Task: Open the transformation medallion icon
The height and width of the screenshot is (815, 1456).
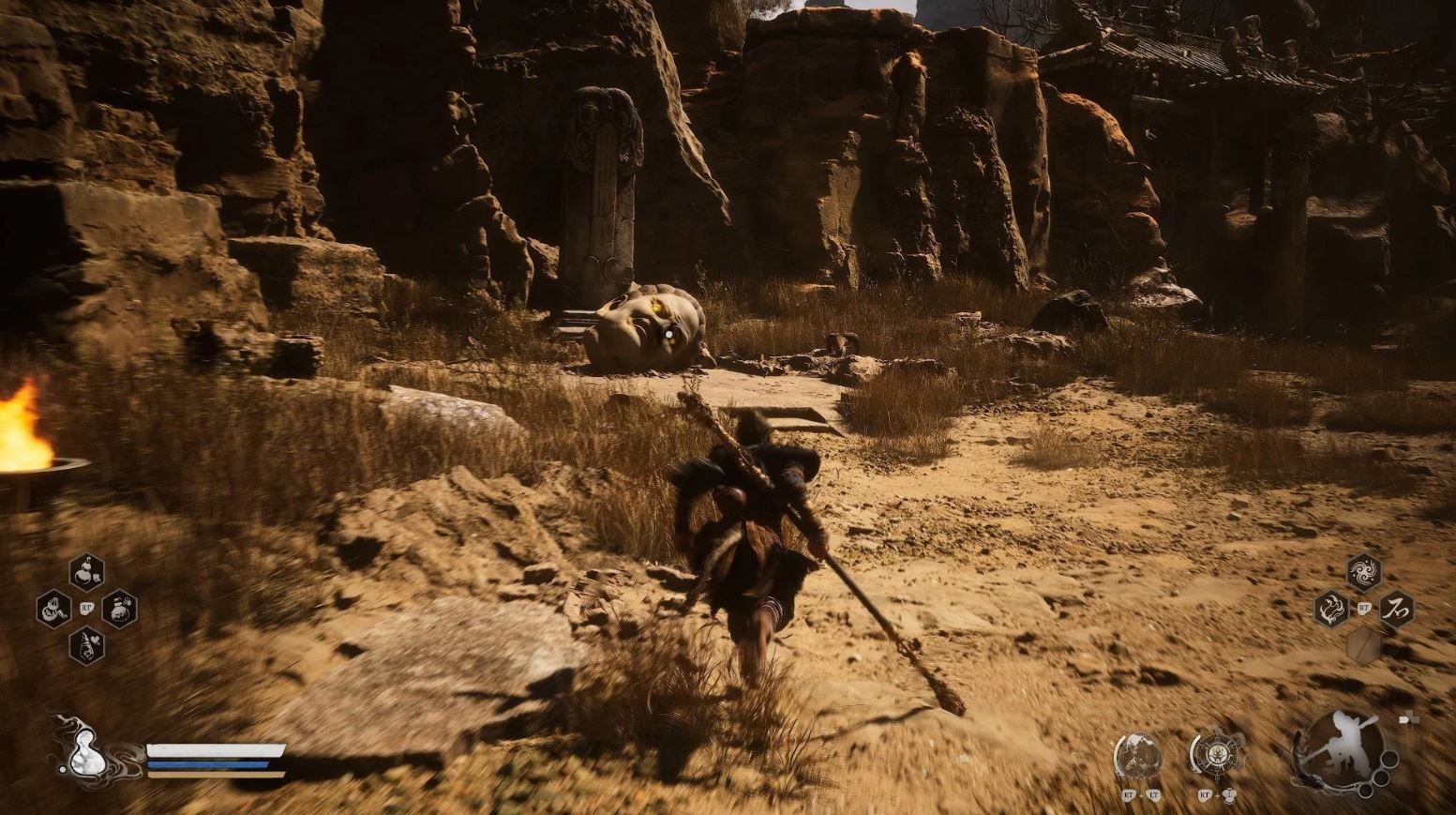Action: point(1138,755)
